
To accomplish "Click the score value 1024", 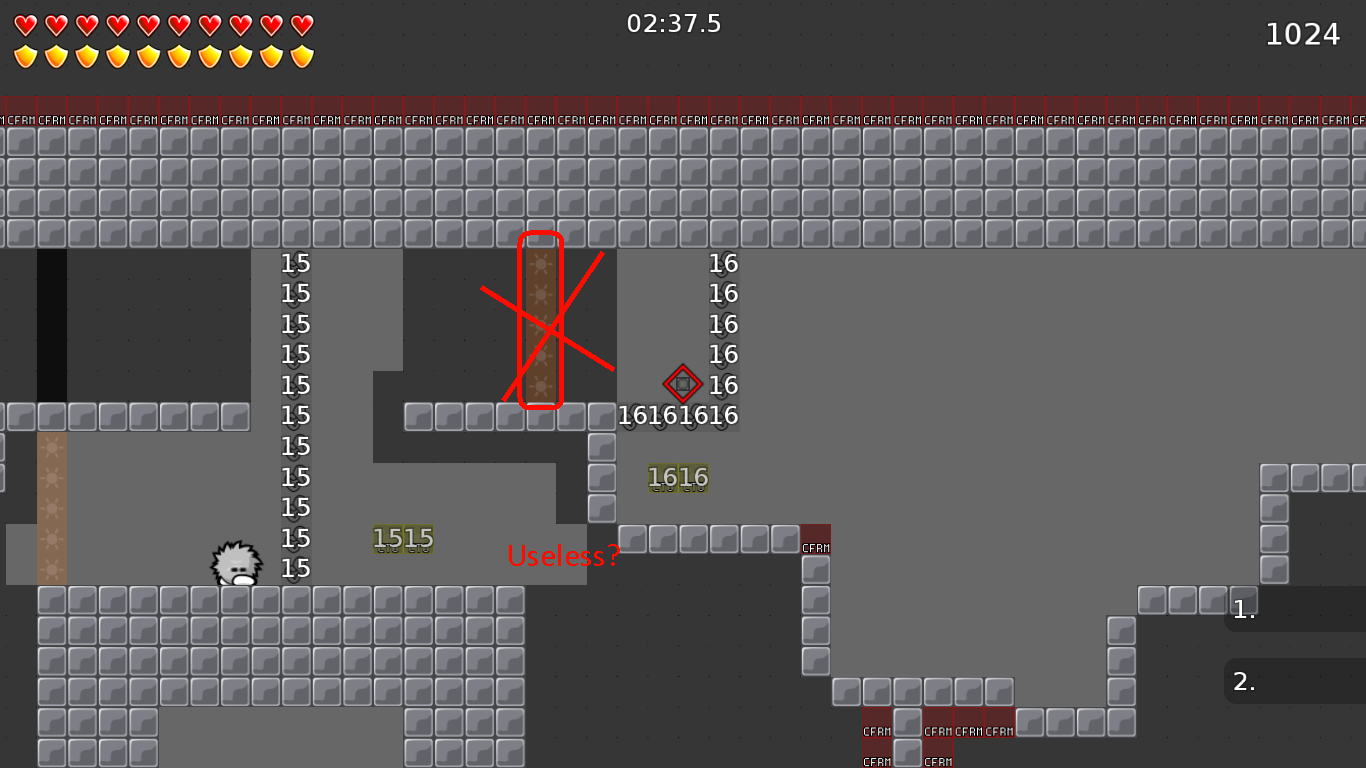I will tap(1302, 33).
